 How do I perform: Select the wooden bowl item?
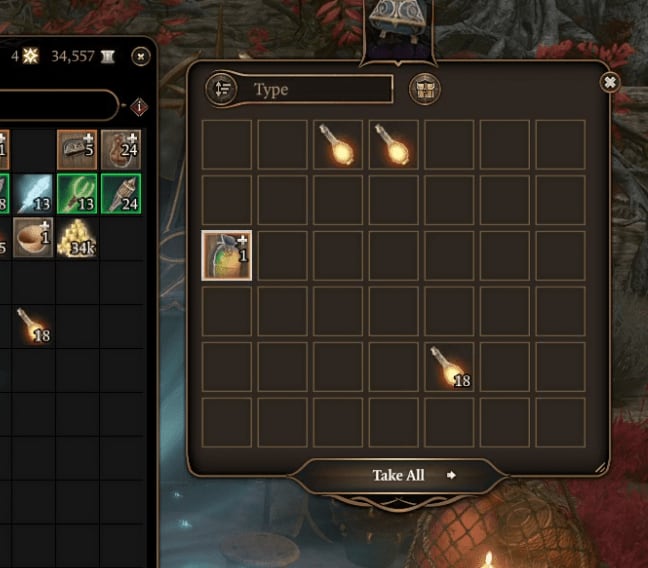tap(33, 239)
